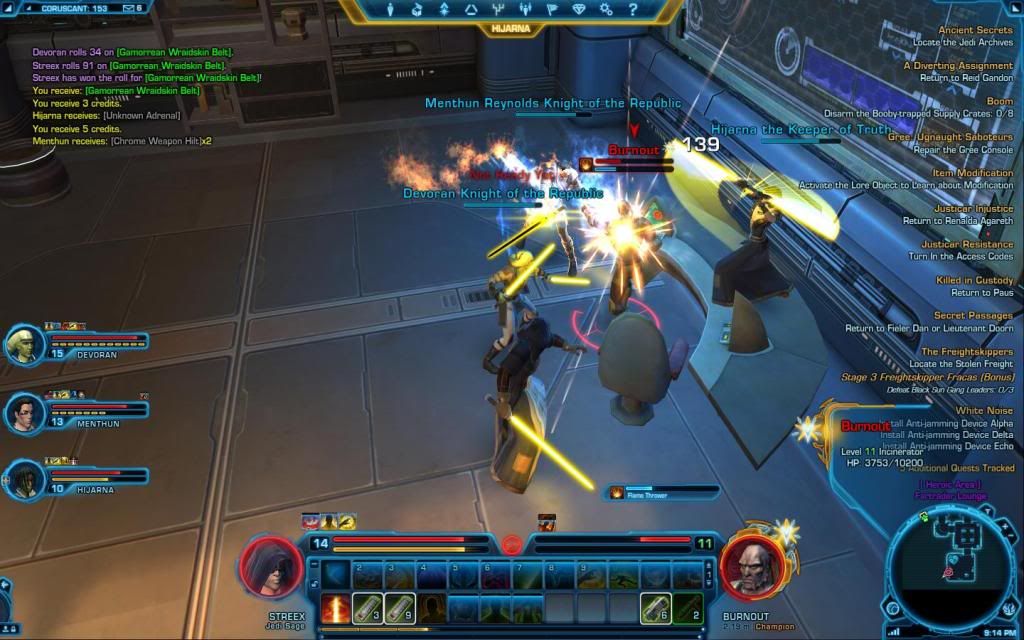Use the consumable item with count 6
Viewport: 1024px width, 640px height.
(655, 607)
